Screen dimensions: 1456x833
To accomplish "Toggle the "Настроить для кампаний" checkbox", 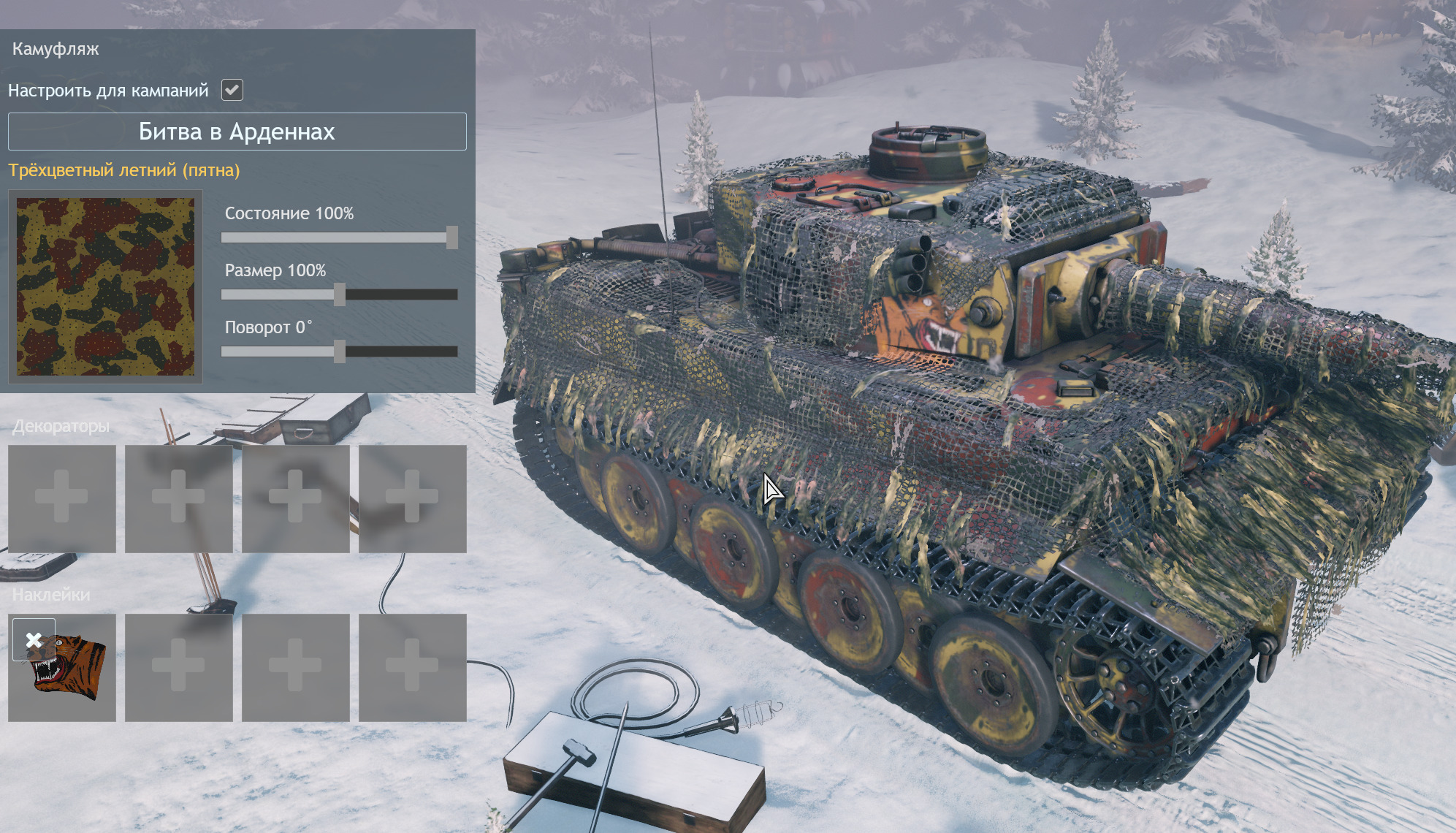I will (232, 90).
